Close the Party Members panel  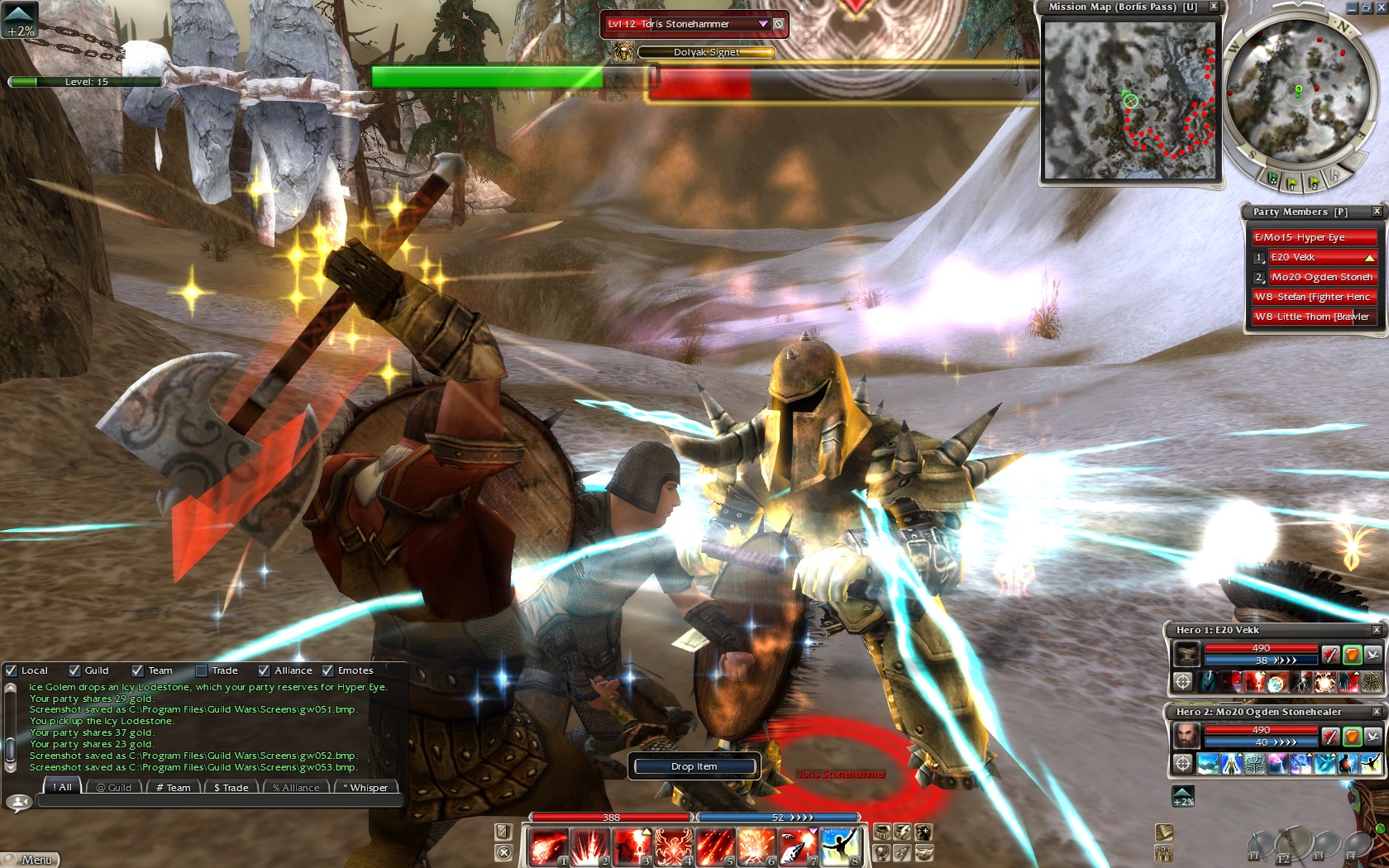1377,212
